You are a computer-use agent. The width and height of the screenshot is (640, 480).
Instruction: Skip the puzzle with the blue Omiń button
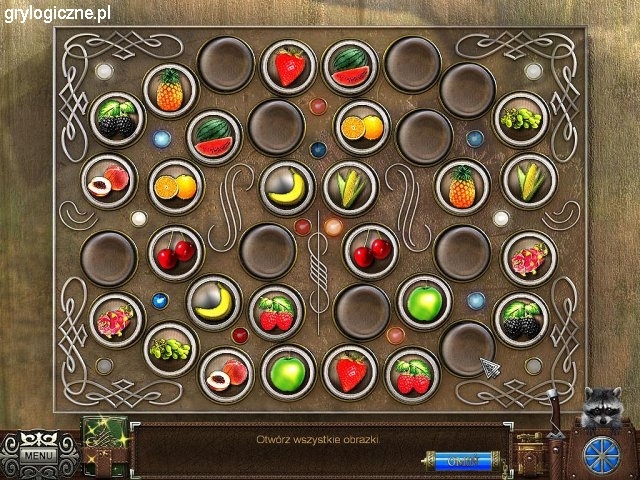coord(462,461)
